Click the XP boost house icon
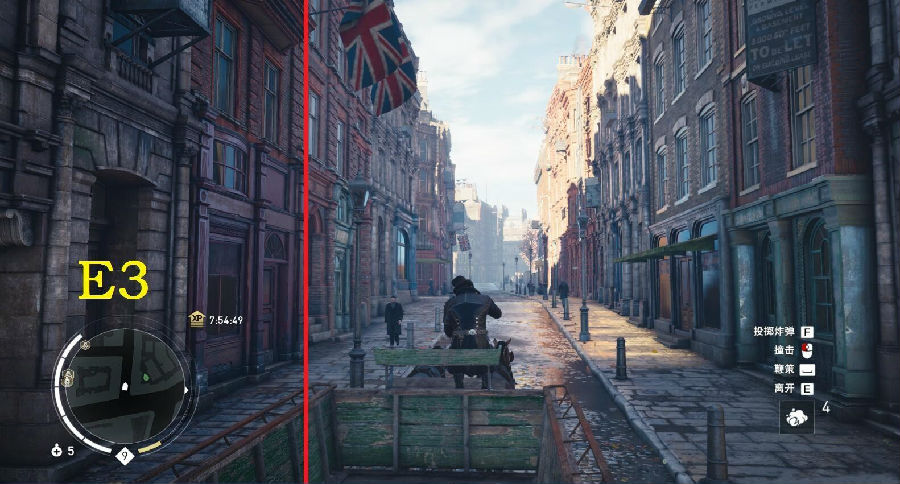The image size is (900, 484). [196, 319]
